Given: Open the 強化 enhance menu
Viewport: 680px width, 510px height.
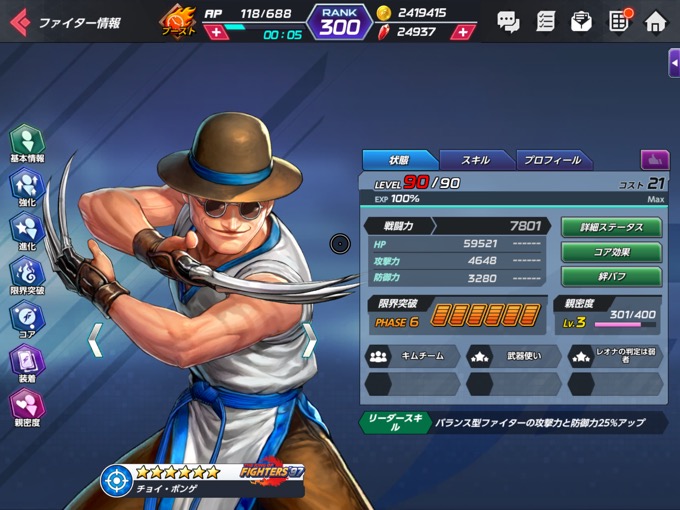Looking at the screenshot, I should pyautogui.click(x=27, y=187).
